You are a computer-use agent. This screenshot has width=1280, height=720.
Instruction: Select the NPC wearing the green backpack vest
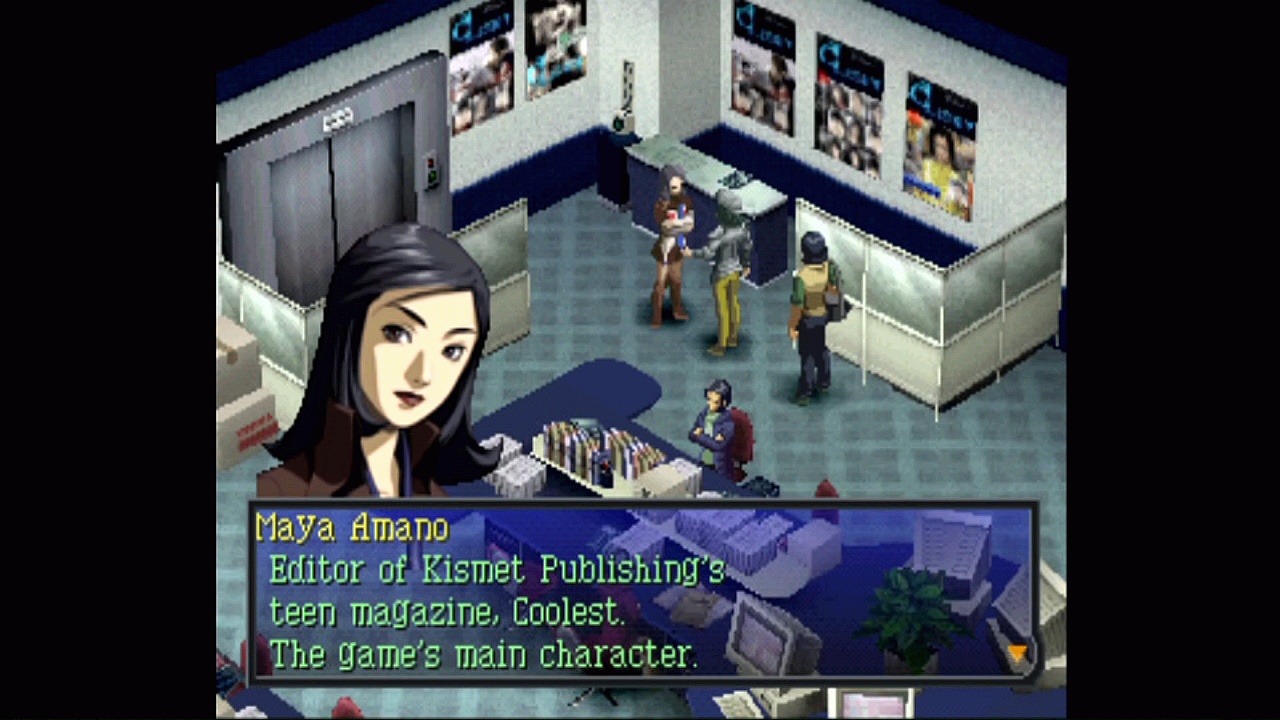point(810,300)
